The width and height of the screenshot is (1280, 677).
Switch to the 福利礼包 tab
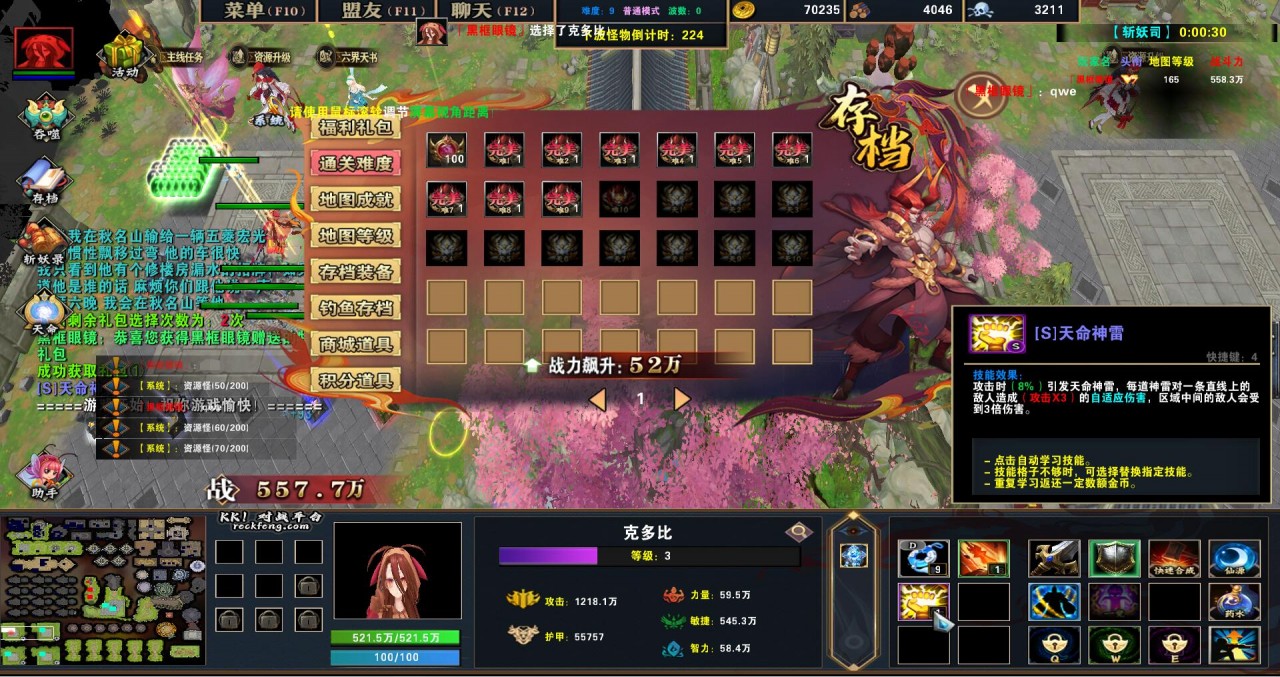[355, 127]
